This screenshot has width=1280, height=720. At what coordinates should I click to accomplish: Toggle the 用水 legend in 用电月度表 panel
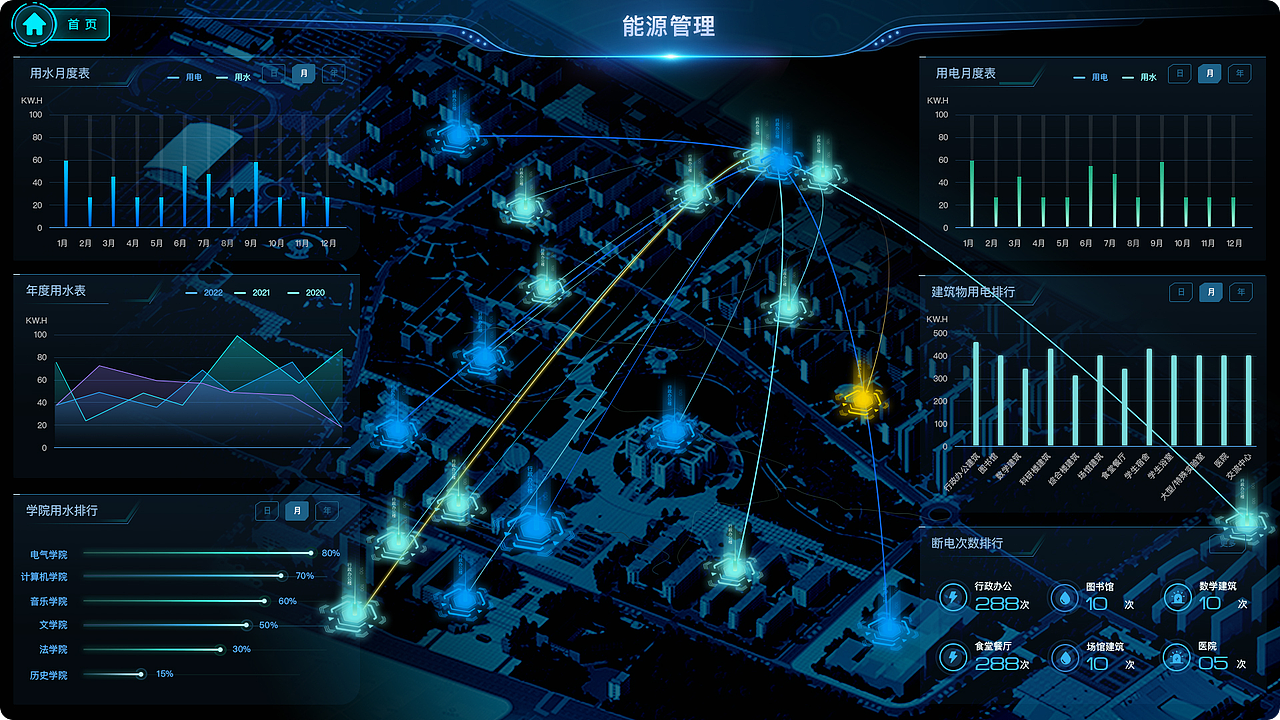tap(1140, 76)
